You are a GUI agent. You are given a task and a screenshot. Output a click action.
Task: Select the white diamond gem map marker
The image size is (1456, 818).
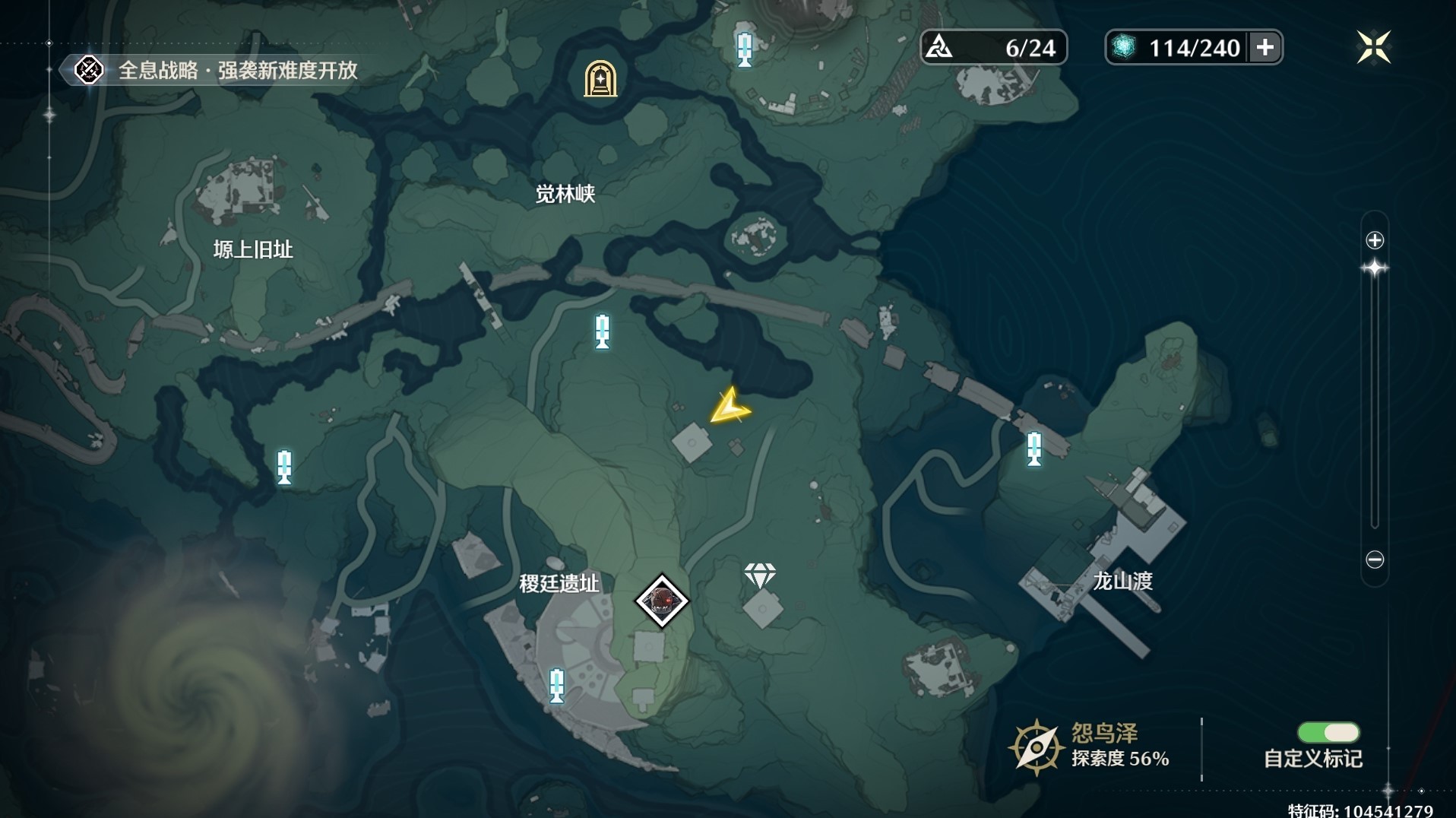click(760, 575)
